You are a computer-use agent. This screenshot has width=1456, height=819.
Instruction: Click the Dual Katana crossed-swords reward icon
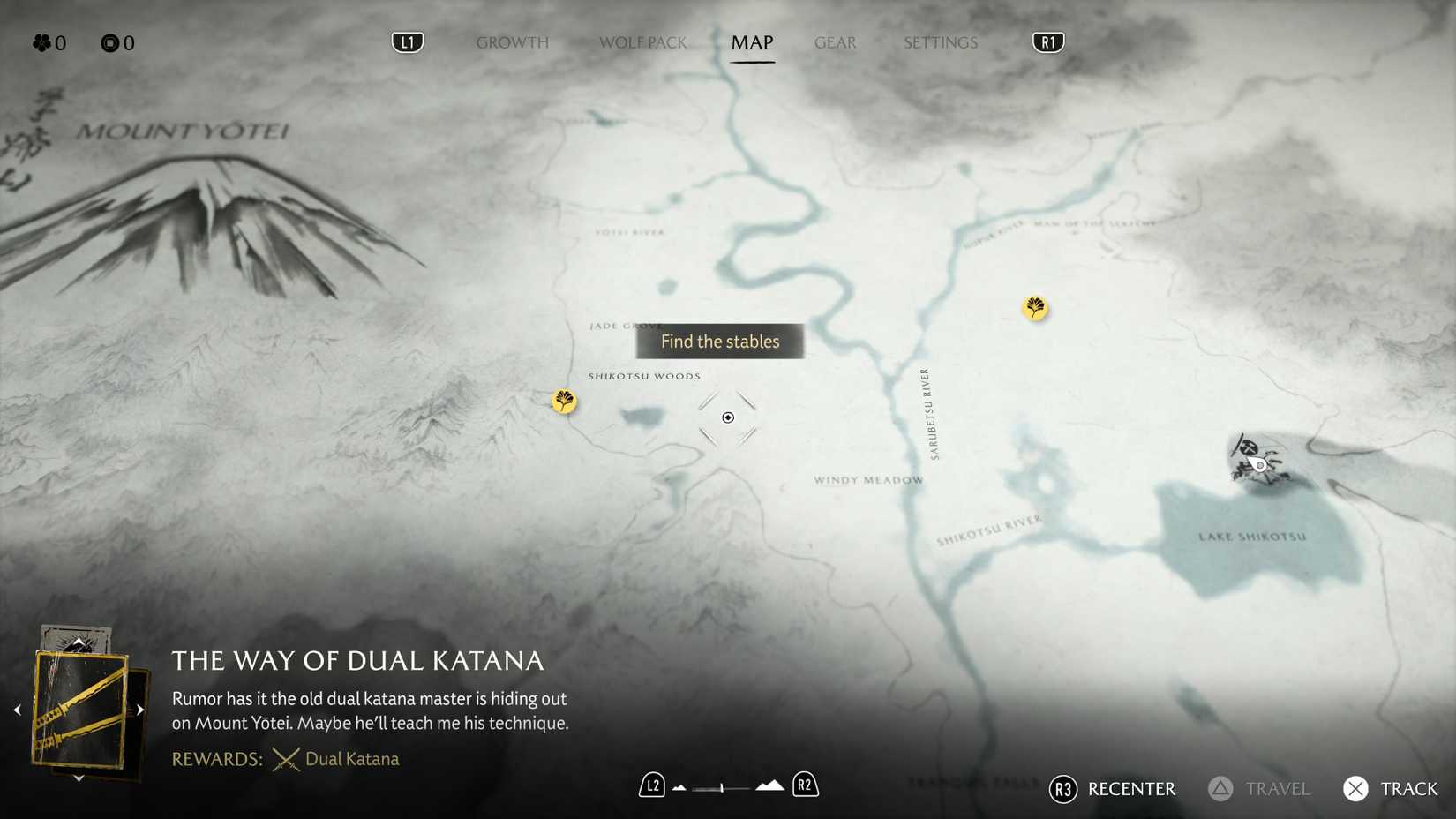(284, 758)
